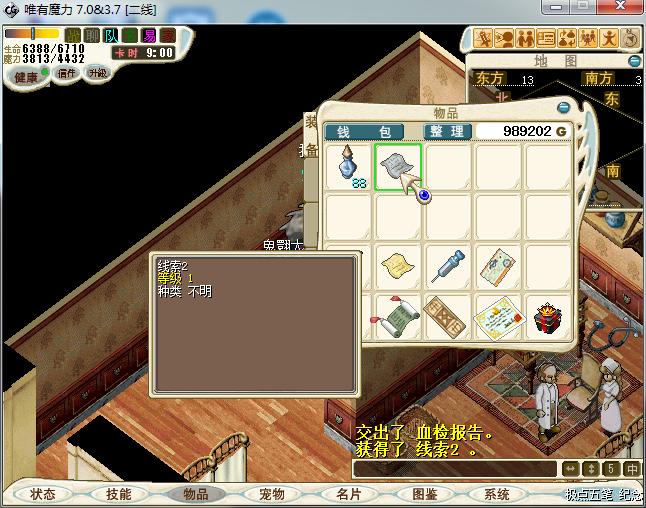Open the 名片 name card menu

(x=347, y=494)
